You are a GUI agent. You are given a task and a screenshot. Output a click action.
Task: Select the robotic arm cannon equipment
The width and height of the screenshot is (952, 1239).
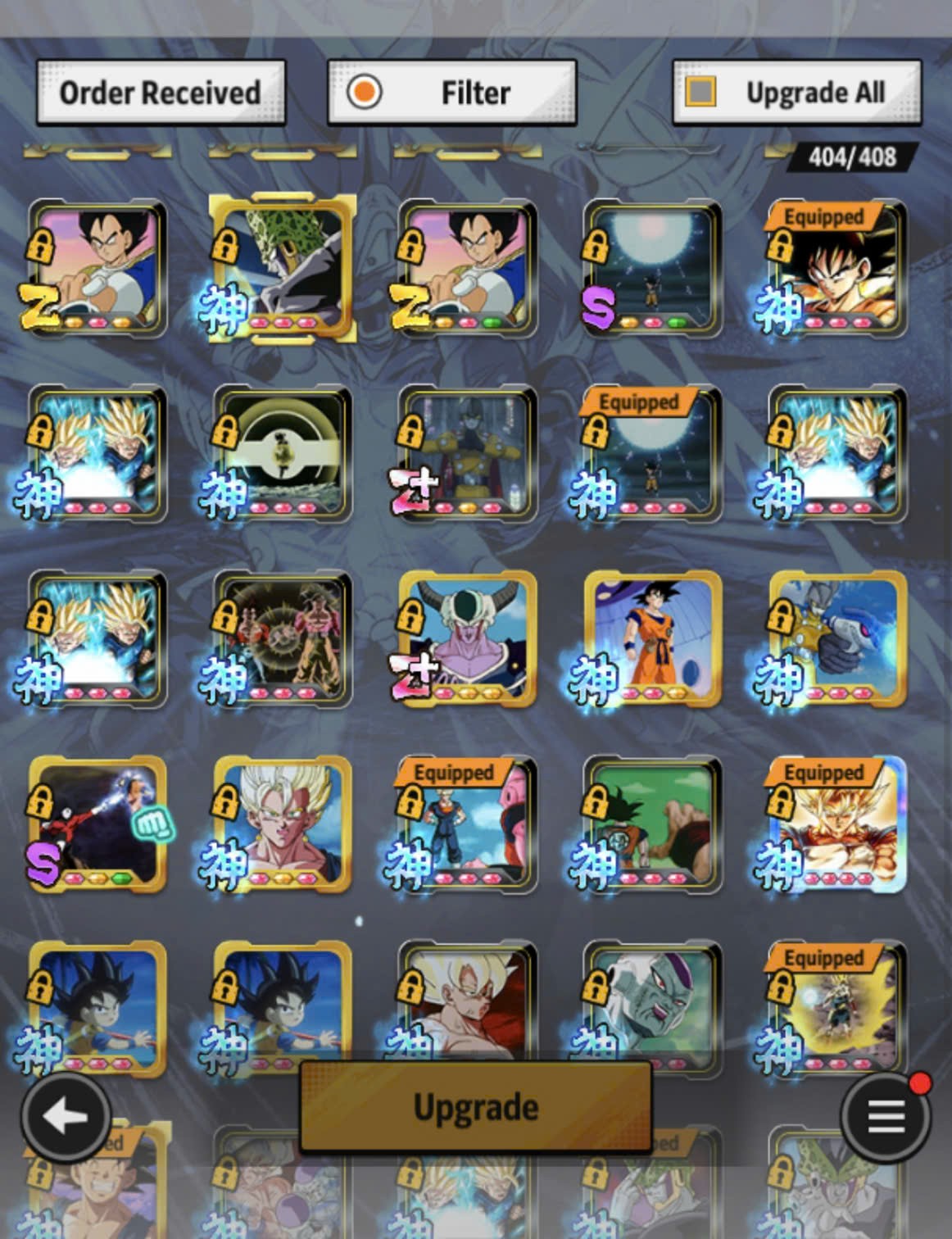point(836,639)
